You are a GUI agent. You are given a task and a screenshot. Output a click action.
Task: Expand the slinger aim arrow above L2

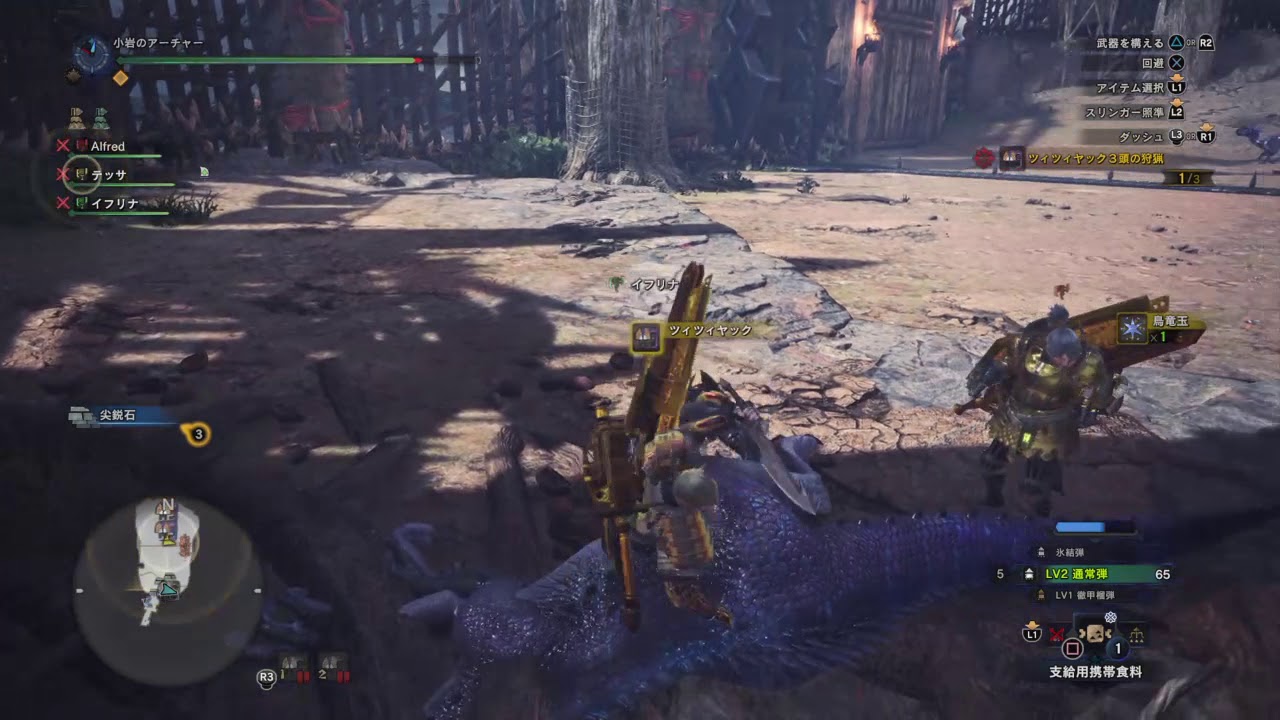tap(1177, 102)
